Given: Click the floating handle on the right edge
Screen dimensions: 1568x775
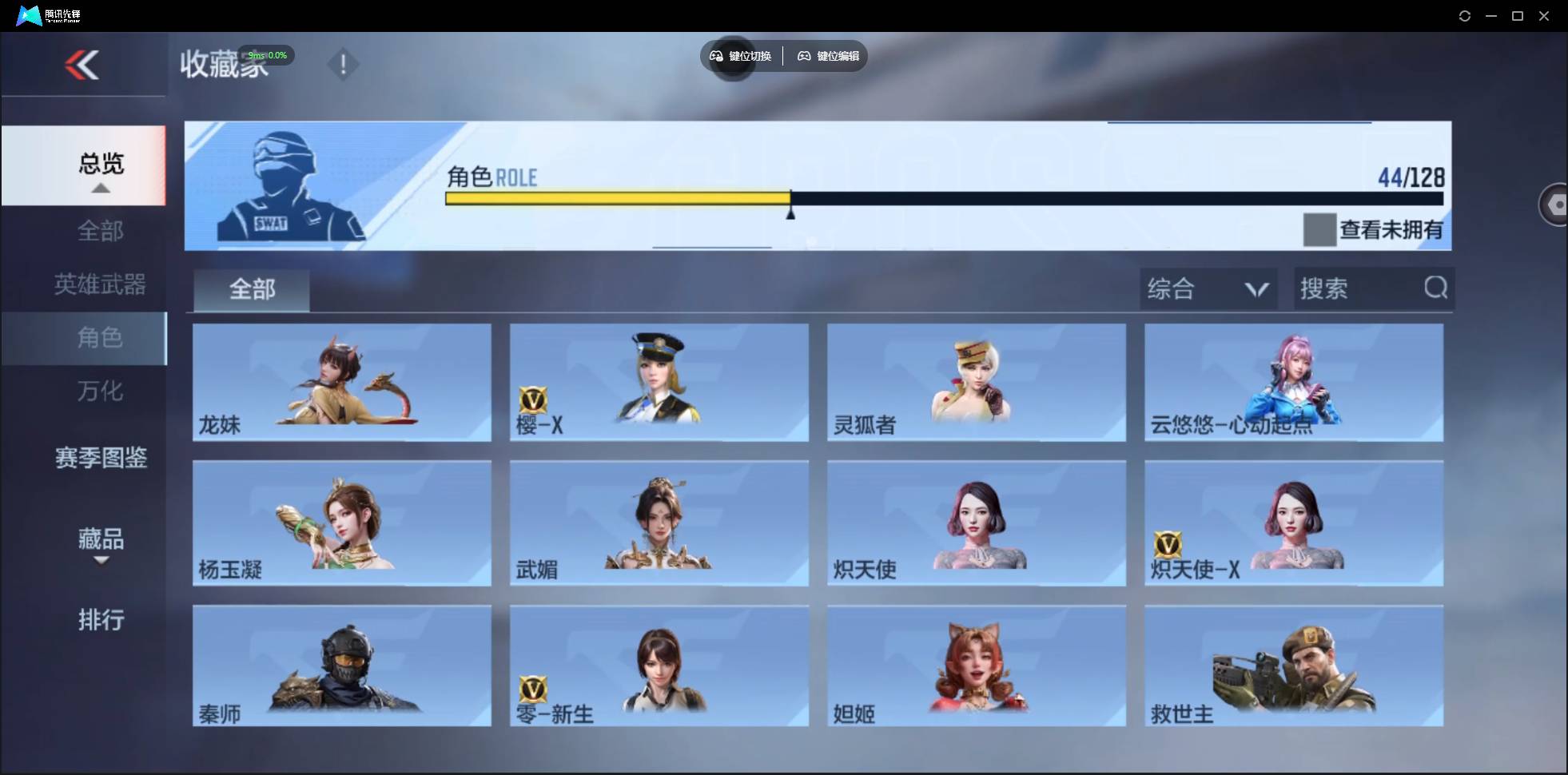Looking at the screenshot, I should click(1556, 204).
